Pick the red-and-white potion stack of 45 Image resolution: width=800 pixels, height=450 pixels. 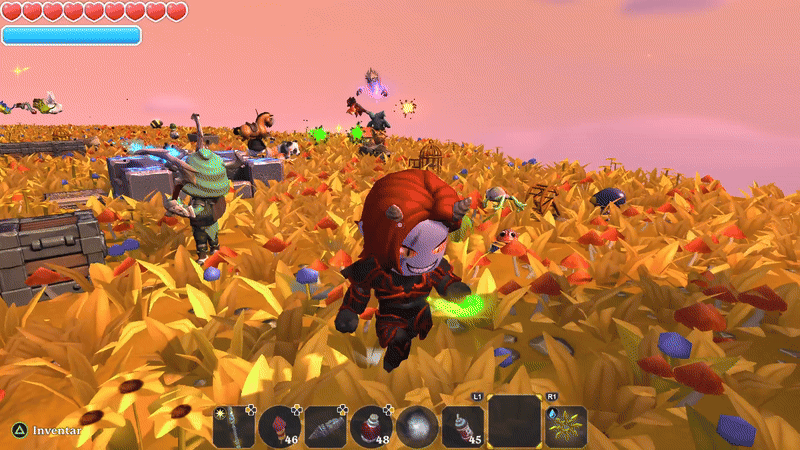pos(463,426)
